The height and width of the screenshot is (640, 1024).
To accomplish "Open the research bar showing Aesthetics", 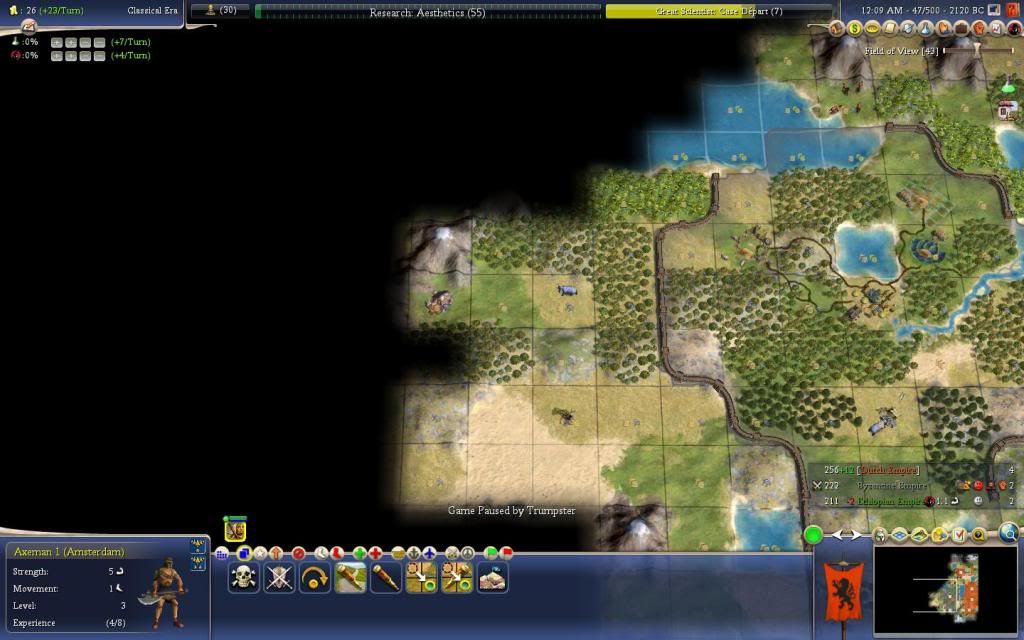I will click(x=428, y=12).
